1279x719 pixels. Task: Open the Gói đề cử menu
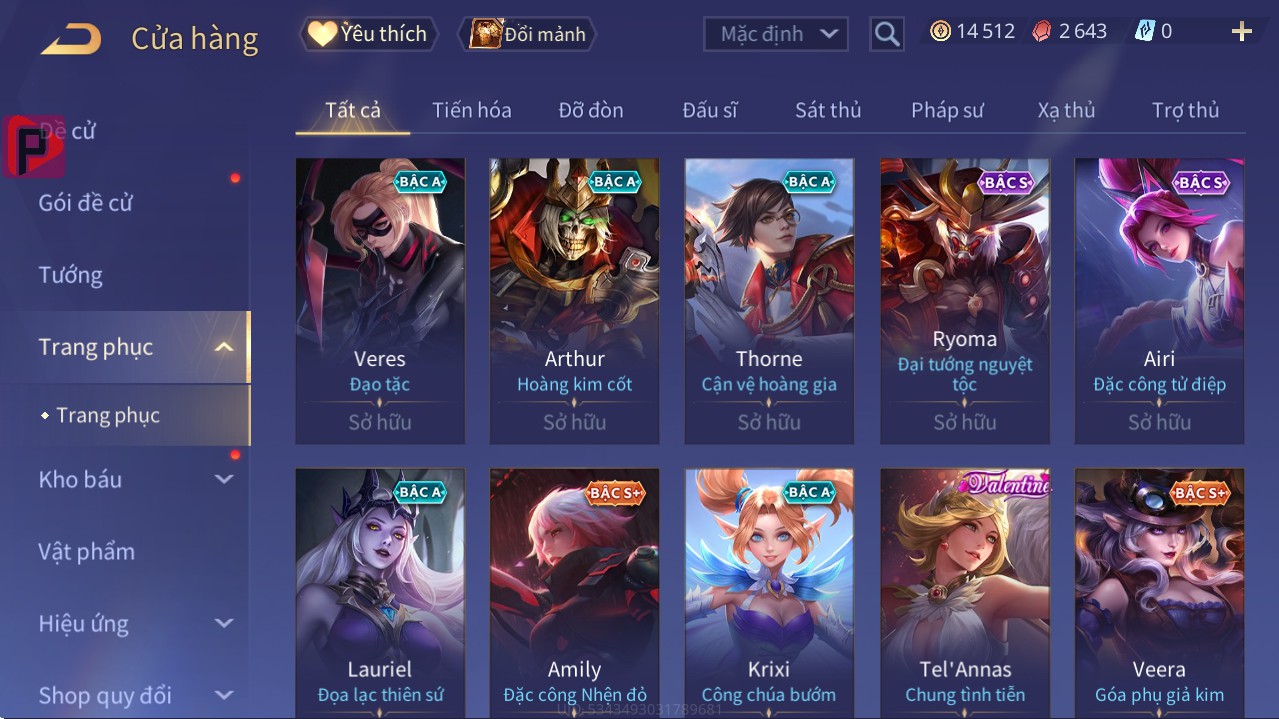click(x=86, y=203)
